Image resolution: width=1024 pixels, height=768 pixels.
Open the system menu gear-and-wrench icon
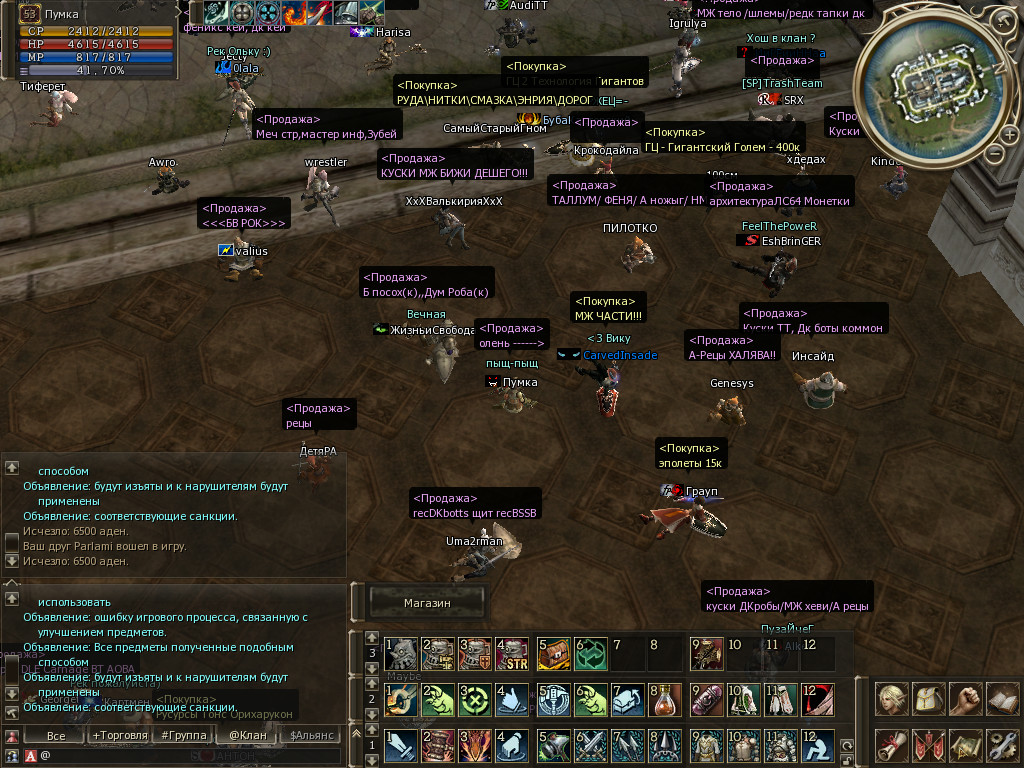tap(1002, 745)
